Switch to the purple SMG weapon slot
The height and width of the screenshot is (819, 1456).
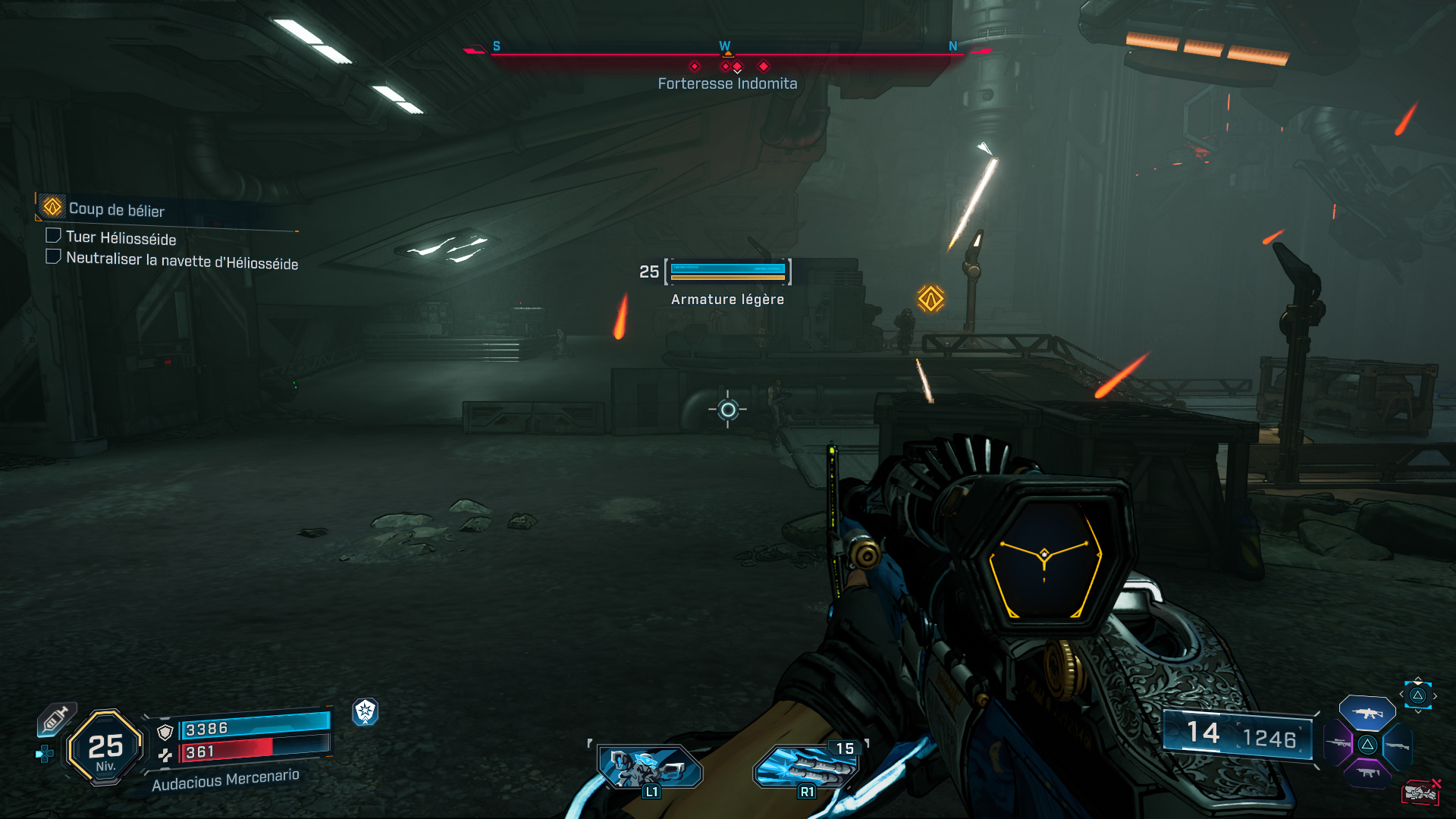(x=1367, y=773)
